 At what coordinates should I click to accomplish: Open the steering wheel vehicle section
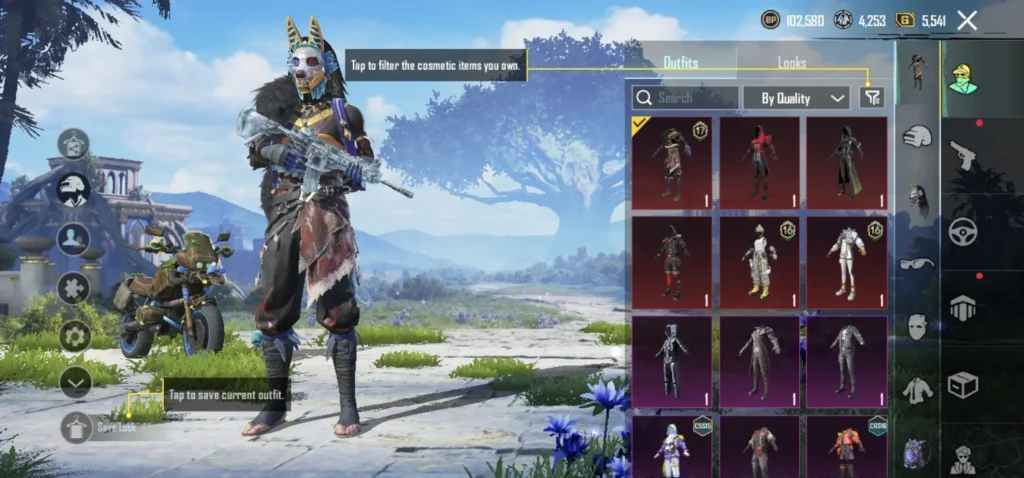pos(963,232)
